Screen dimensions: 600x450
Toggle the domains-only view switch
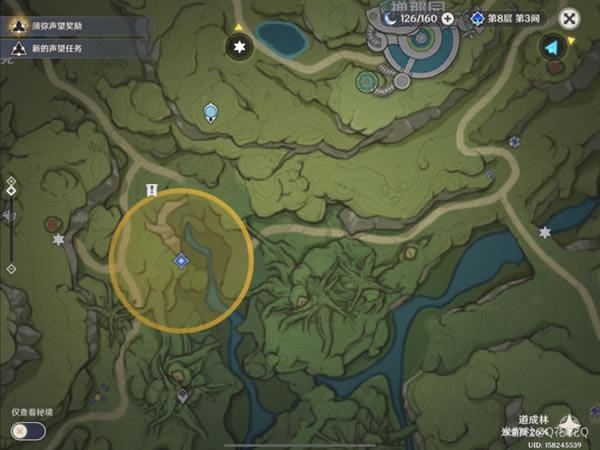(x=27, y=430)
